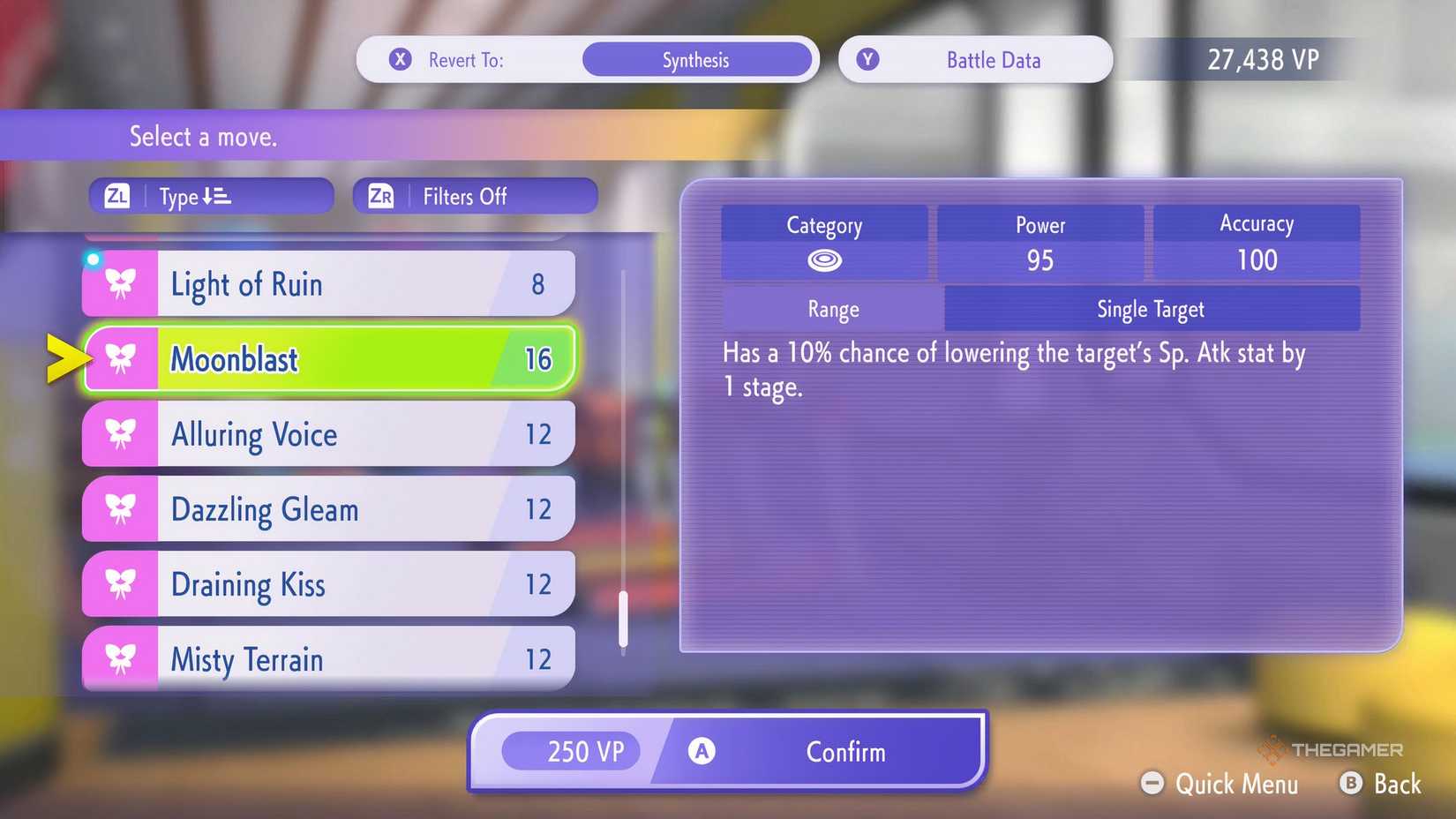Open the Type sort options
The image size is (1456, 819).
click(210, 196)
